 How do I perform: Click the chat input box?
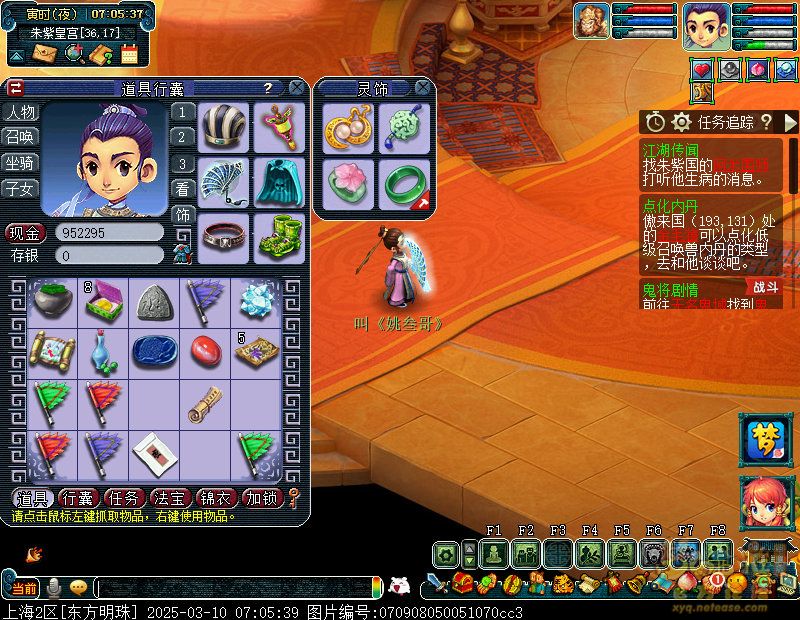click(x=235, y=588)
